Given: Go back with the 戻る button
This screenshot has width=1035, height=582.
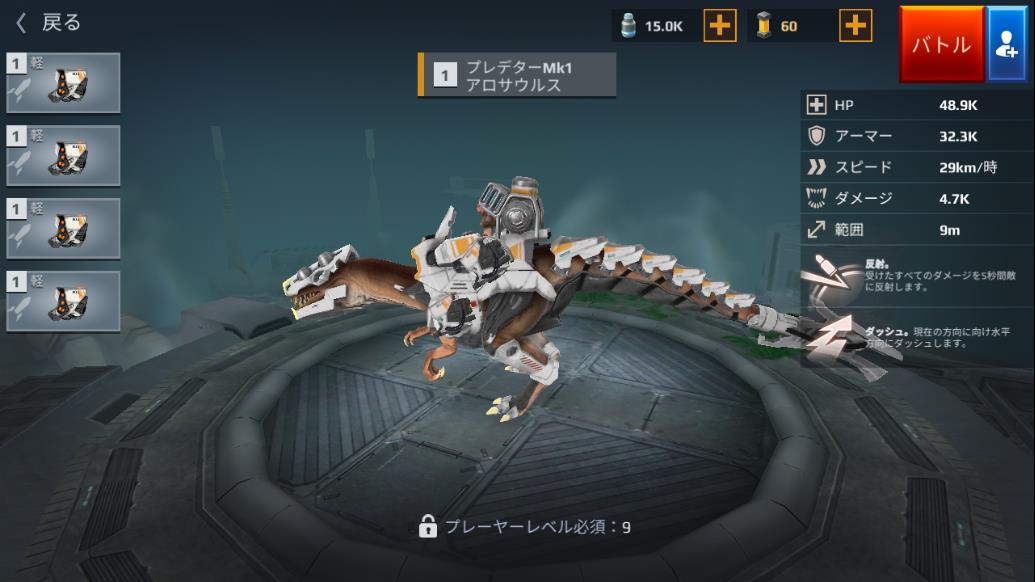Looking at the screenshot, I should click(x=48, y=23).
